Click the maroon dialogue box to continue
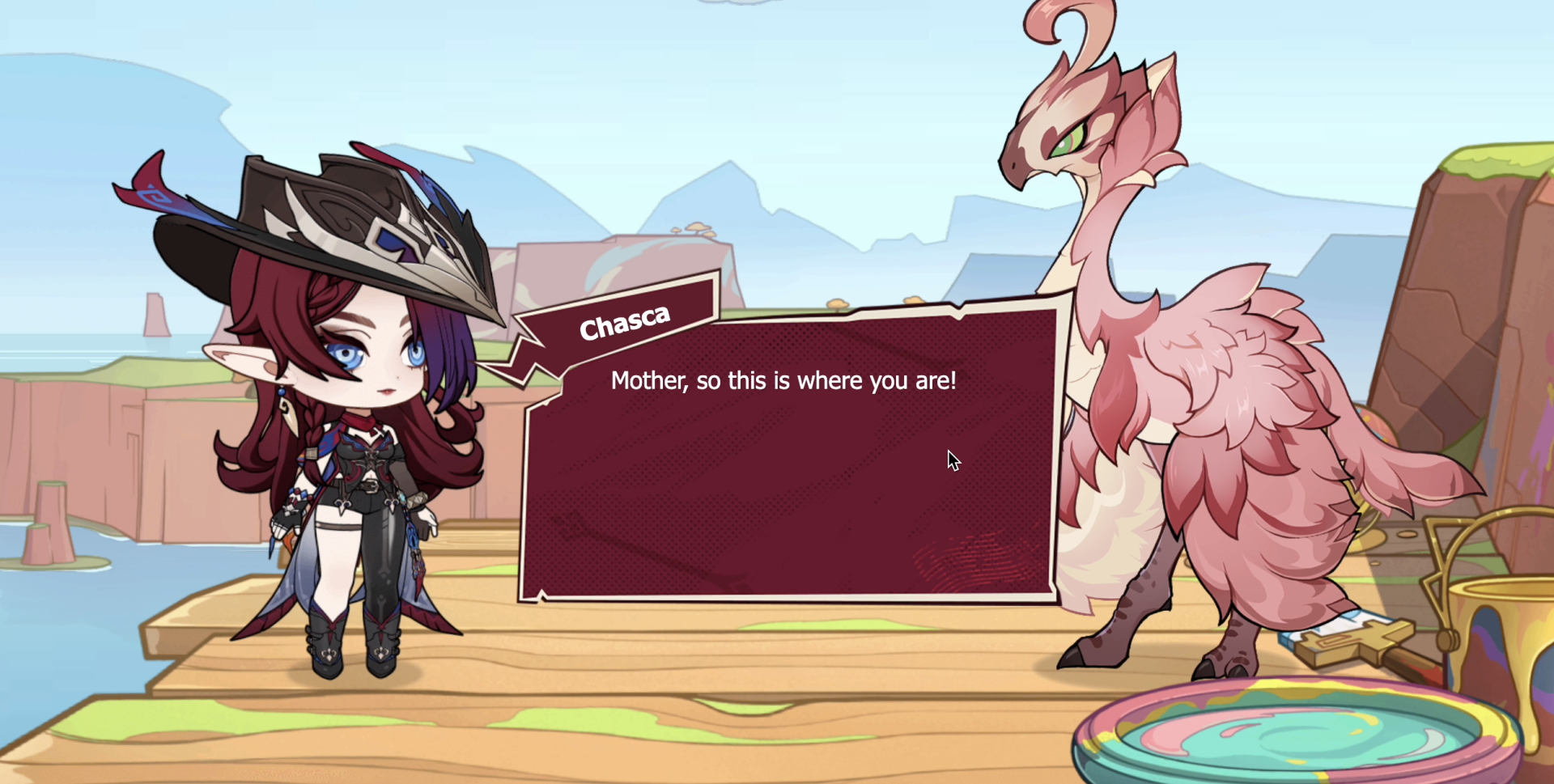 coord(789,469)
